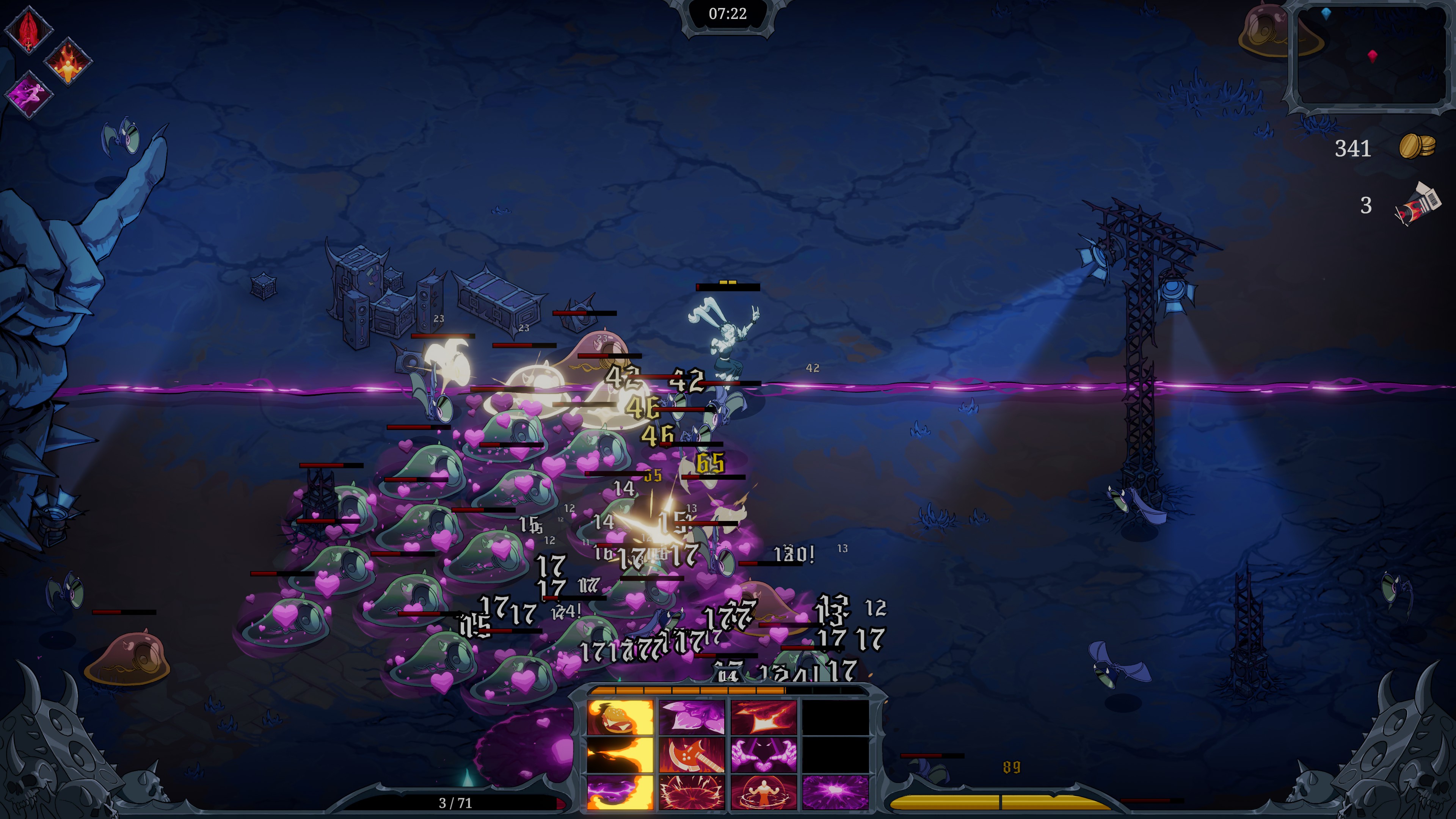
Task: Activate the purple heart burst ability
Action: click(835, 792)
